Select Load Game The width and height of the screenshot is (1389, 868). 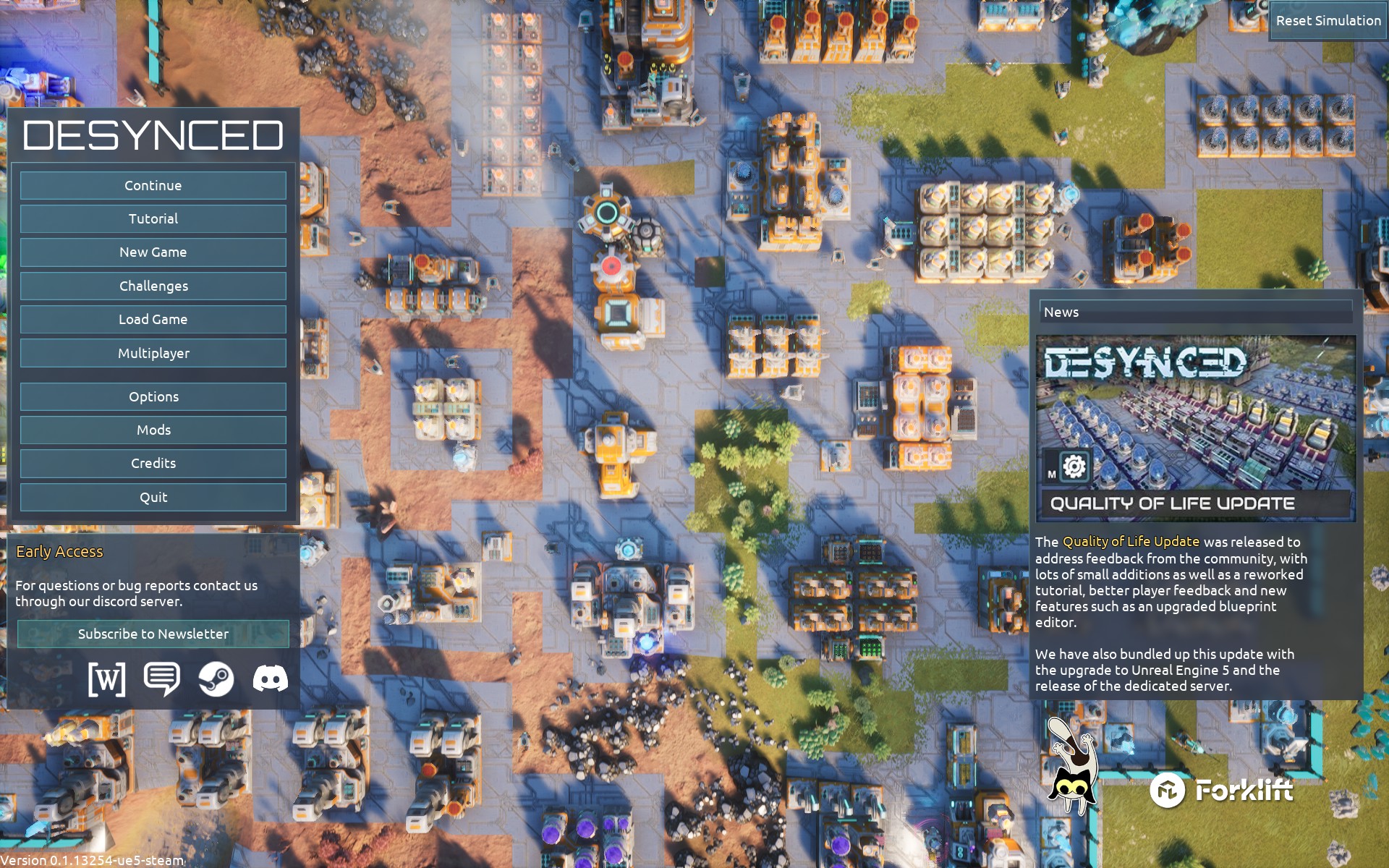[153, 320]
